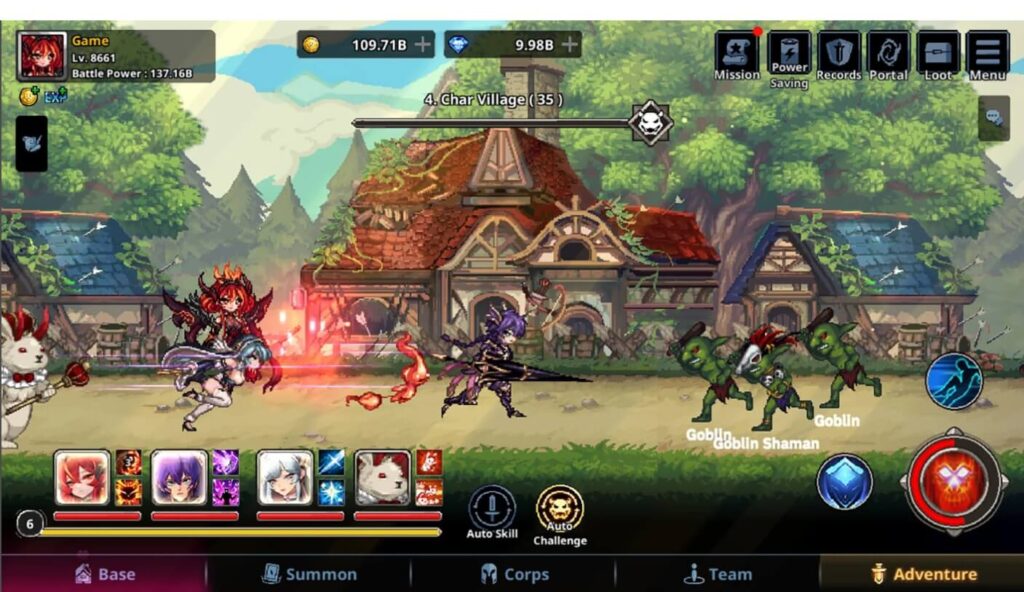Switch to the Summon tab
The image size is (1024, 592).
point(309,574)
